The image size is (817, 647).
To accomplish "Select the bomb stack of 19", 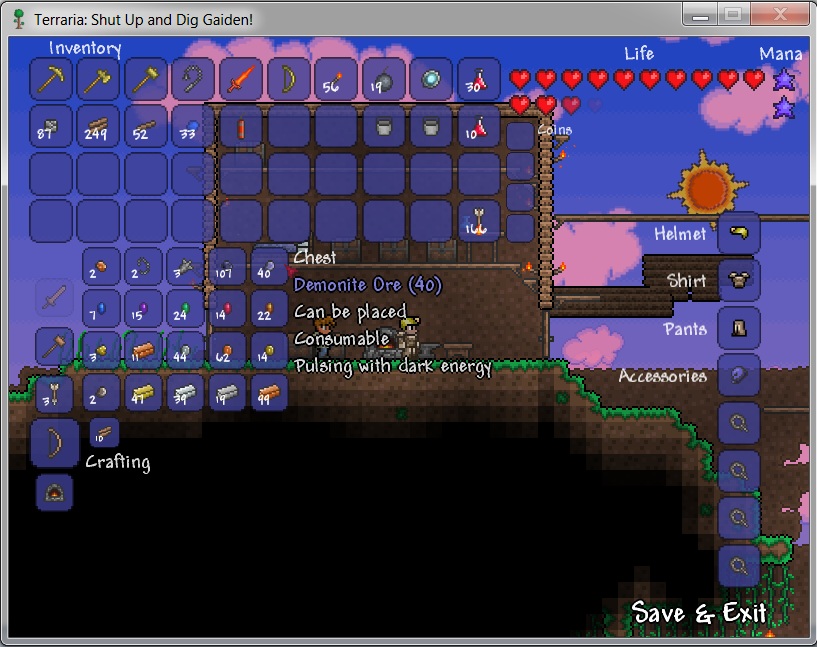I will pos(384,78).
